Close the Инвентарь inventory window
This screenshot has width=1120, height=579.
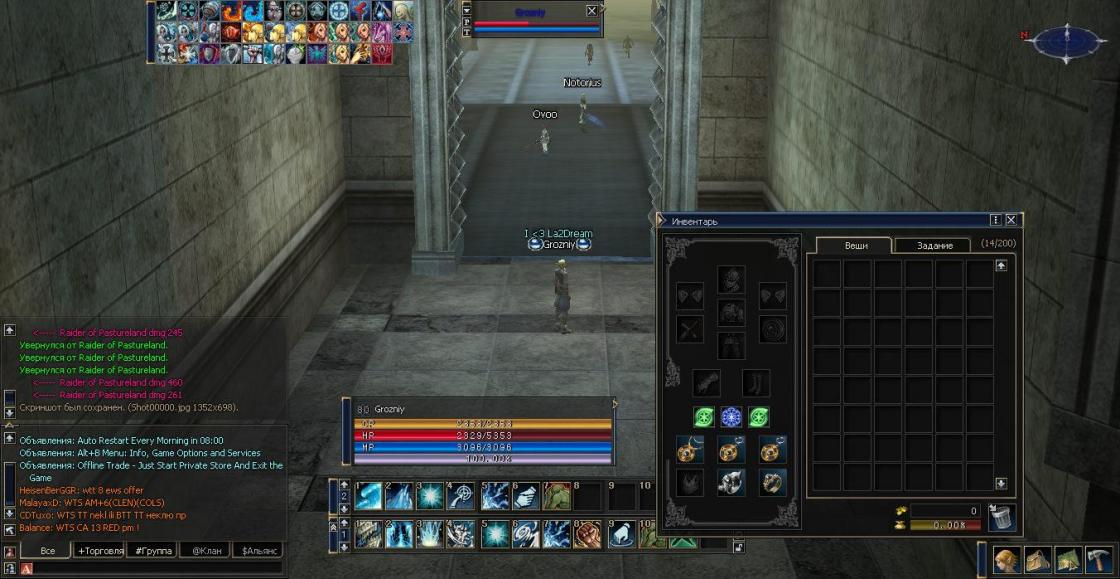(1011, 220)
